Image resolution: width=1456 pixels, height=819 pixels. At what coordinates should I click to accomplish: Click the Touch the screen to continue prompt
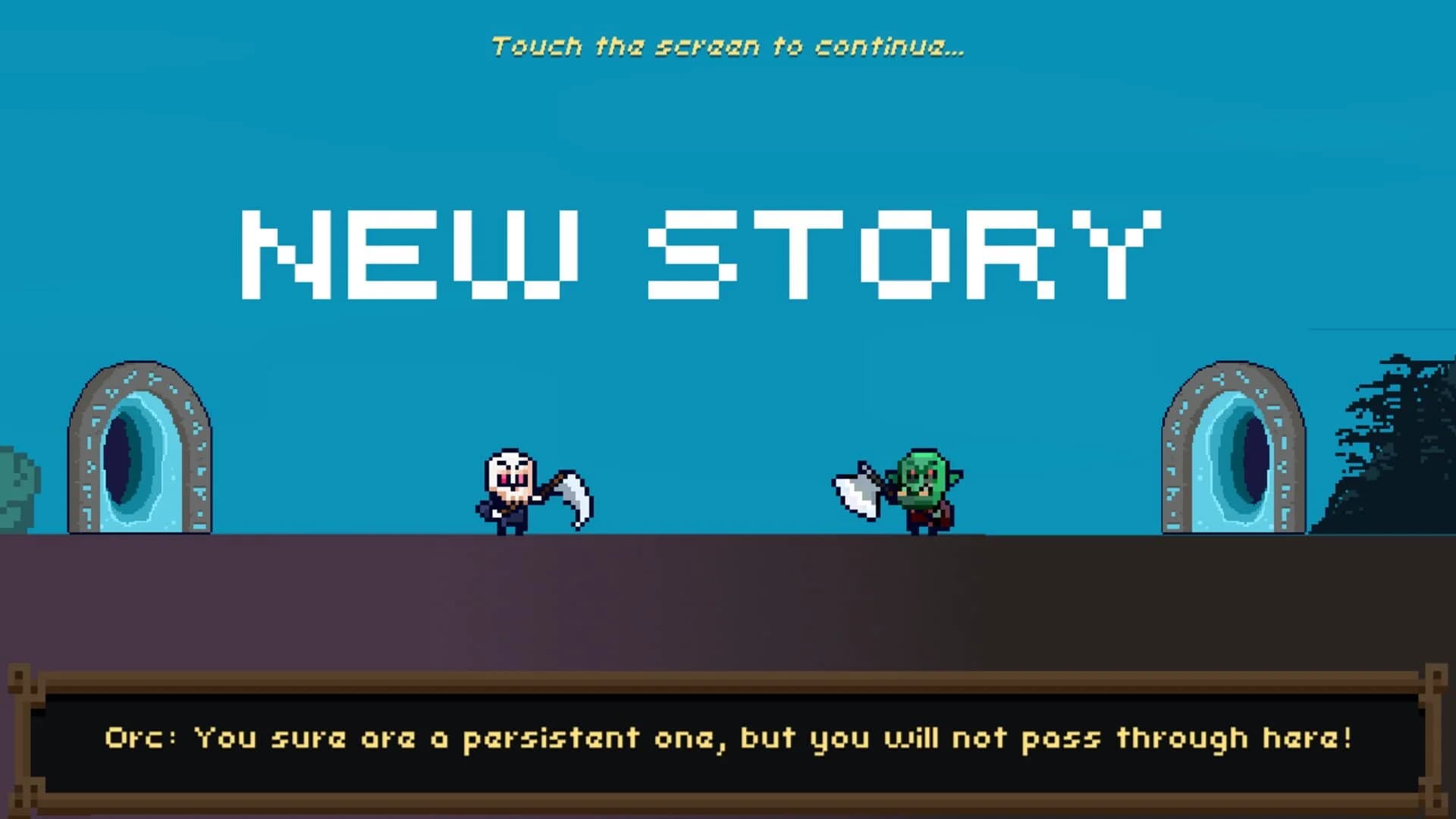tap(728, 45)
